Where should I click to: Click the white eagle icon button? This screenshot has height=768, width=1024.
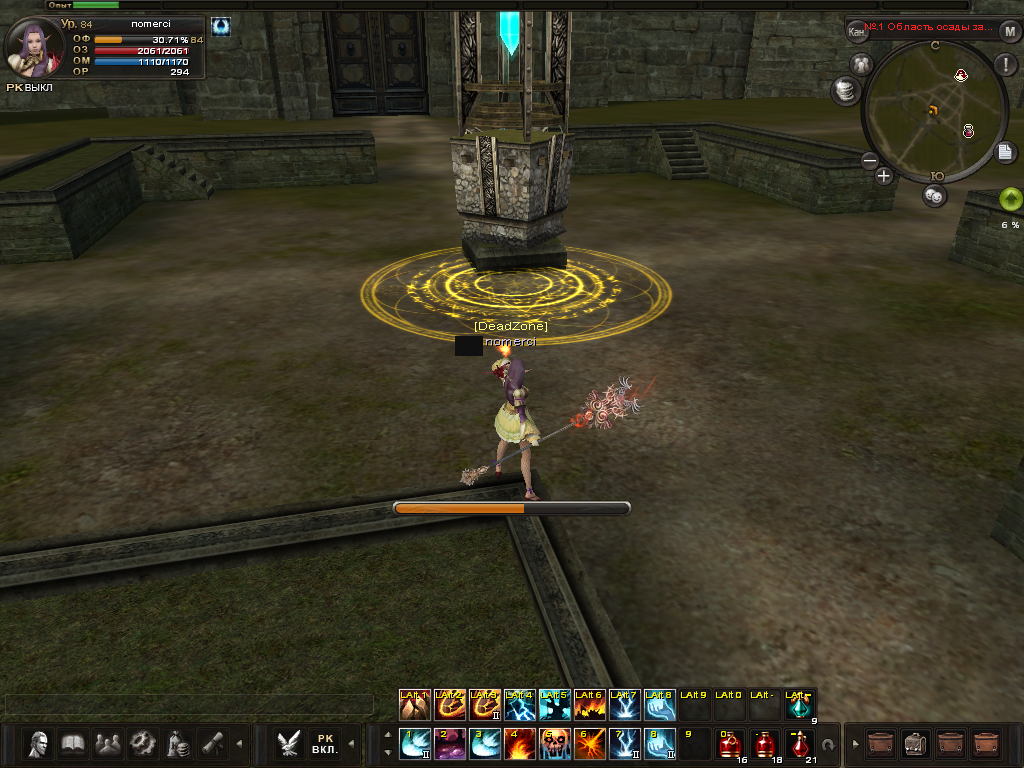290,743
